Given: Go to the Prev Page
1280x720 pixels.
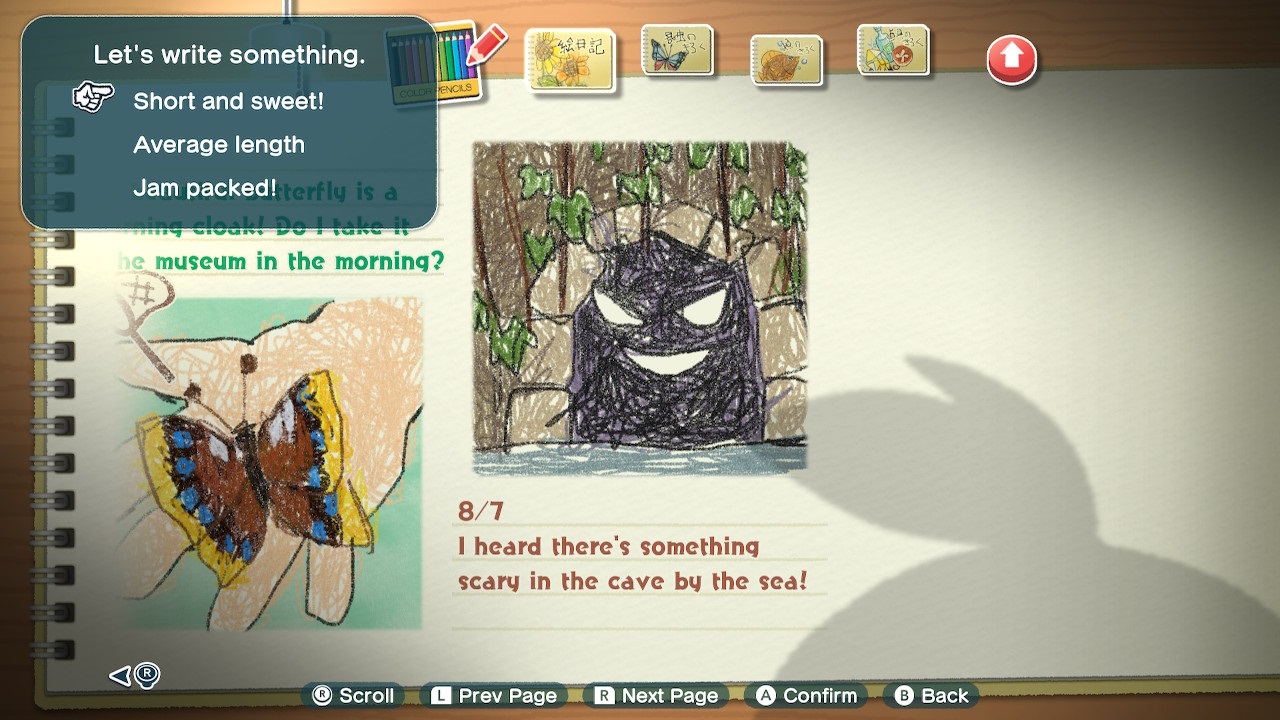Looking at the screenshot, I should (x=494, y=696).
